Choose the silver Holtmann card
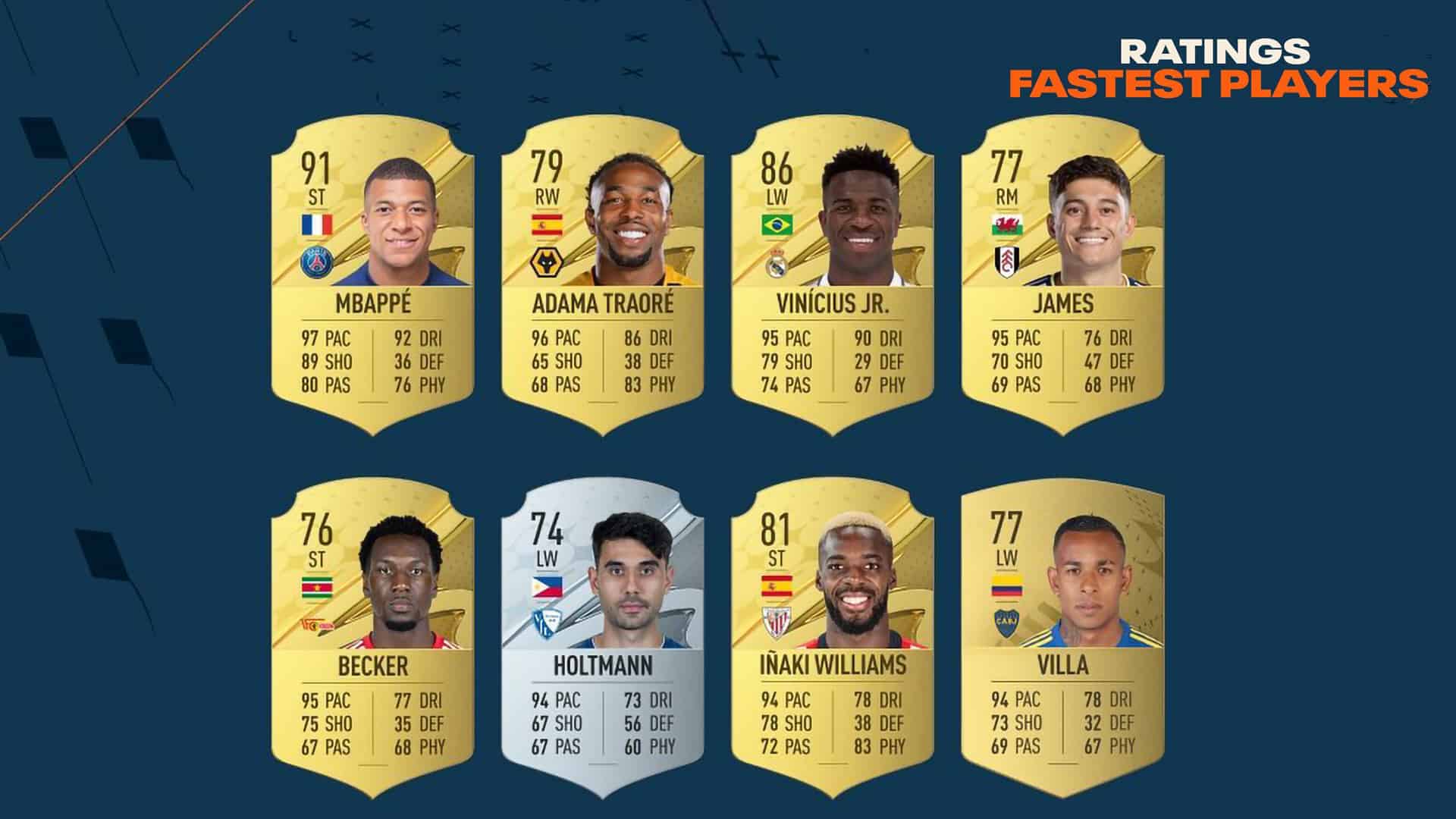The image size is (1456, 819). 603,639
